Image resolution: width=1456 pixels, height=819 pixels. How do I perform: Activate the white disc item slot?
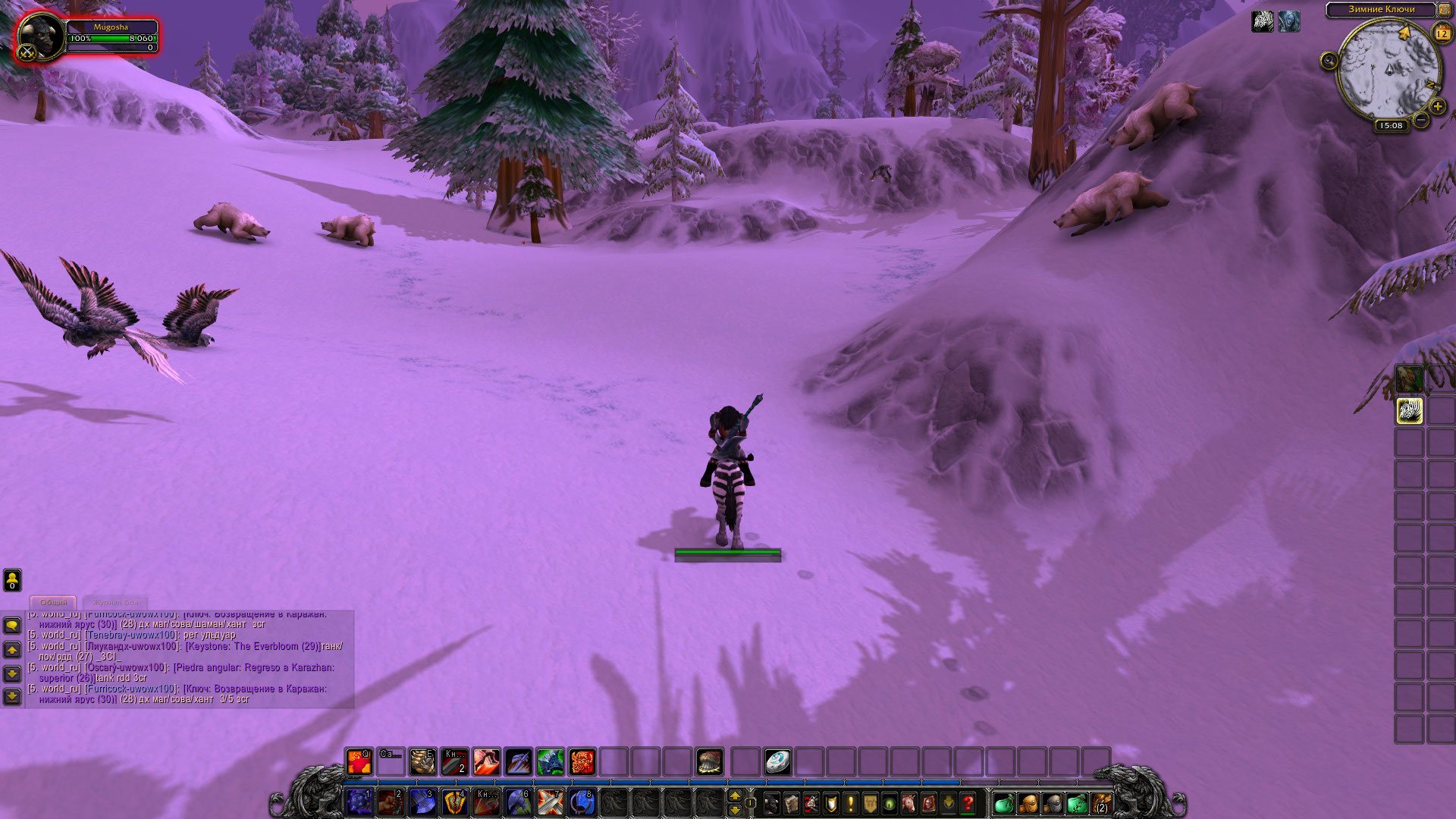(778, 761)
